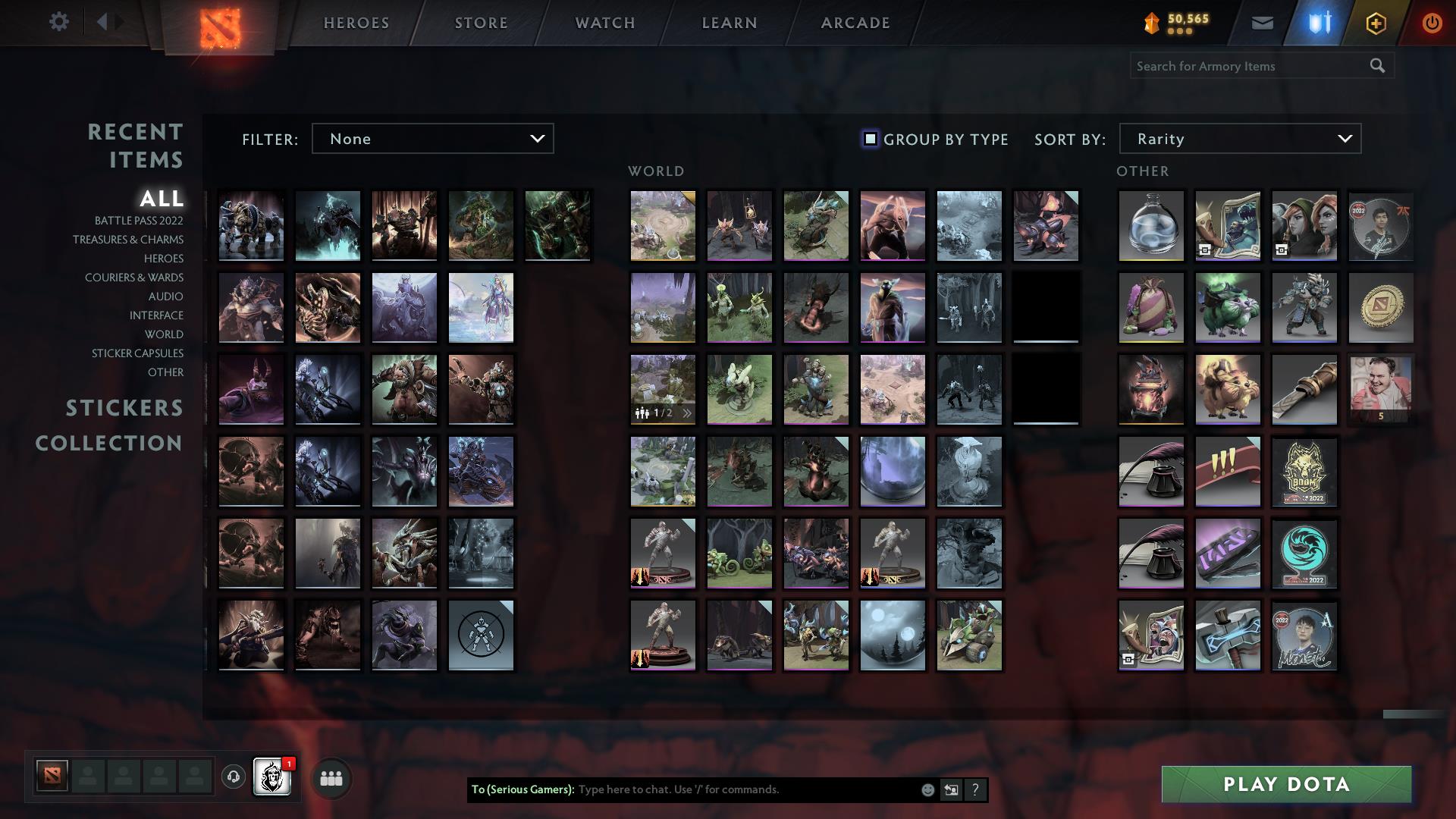
Task: Click the voice chat headset icon
Action: (234, 777)
